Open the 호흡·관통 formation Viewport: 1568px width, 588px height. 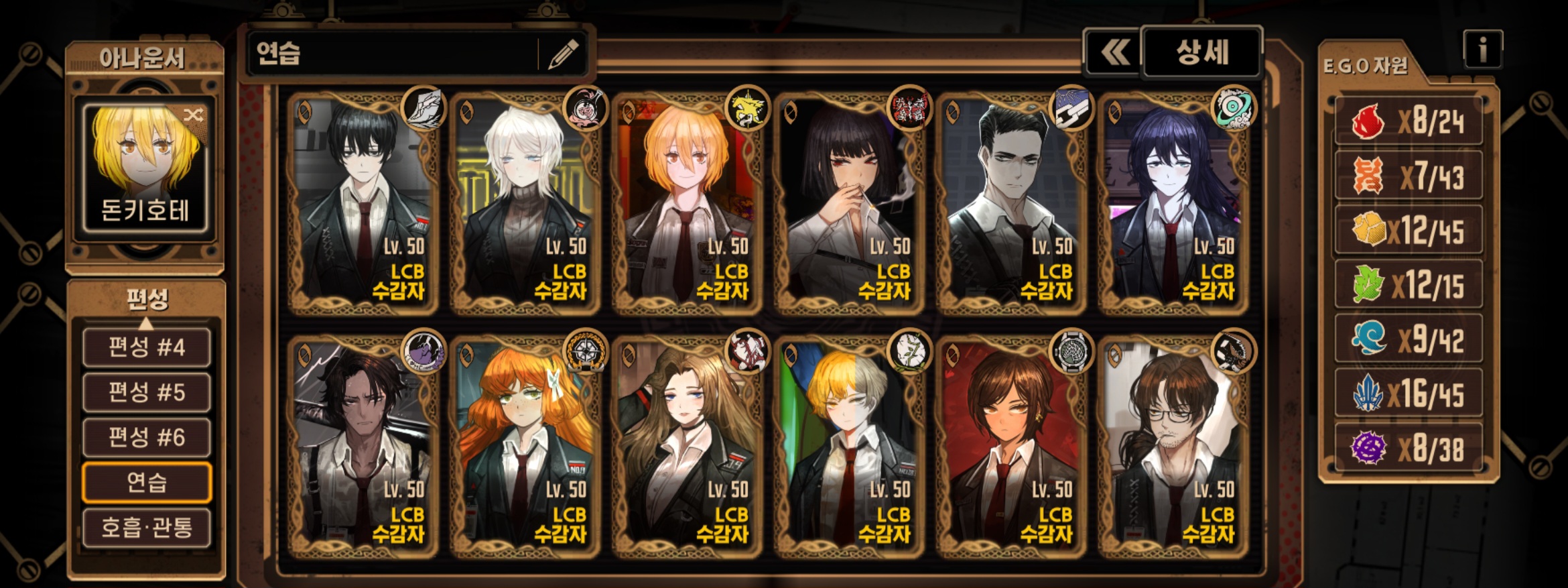[x=146, y=528]
